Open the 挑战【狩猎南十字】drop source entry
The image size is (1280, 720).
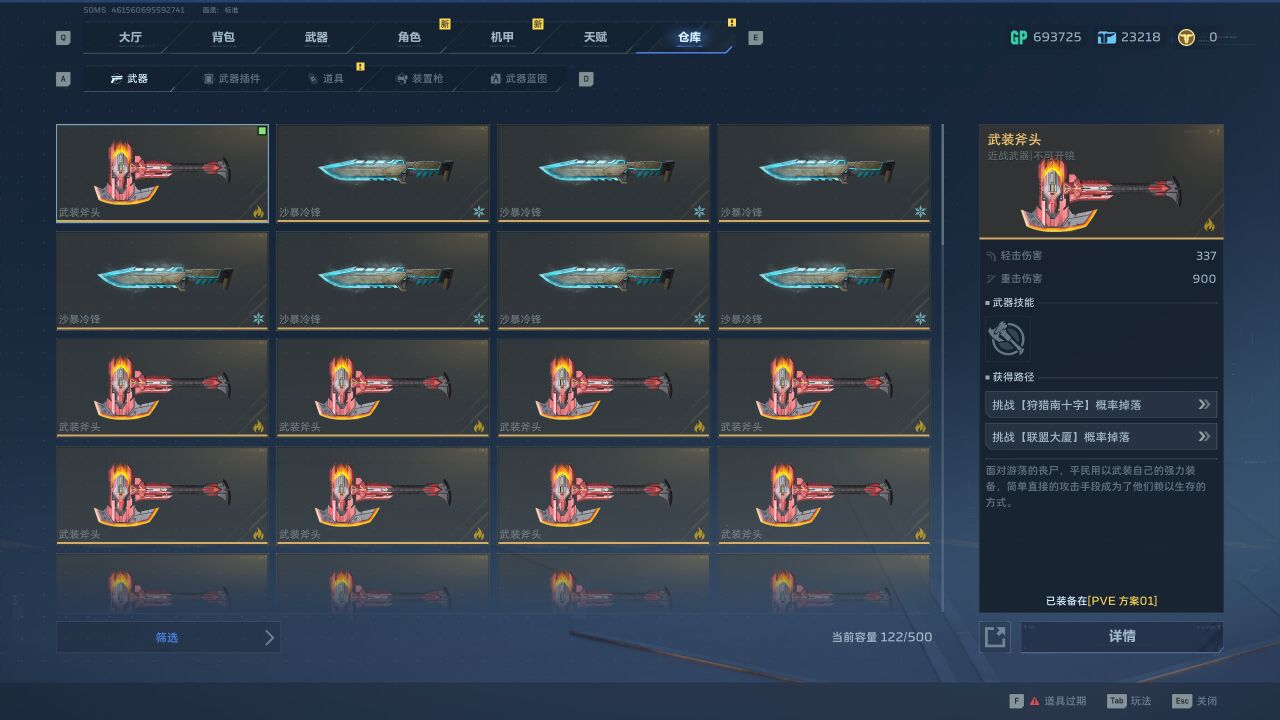[1100, 404]
